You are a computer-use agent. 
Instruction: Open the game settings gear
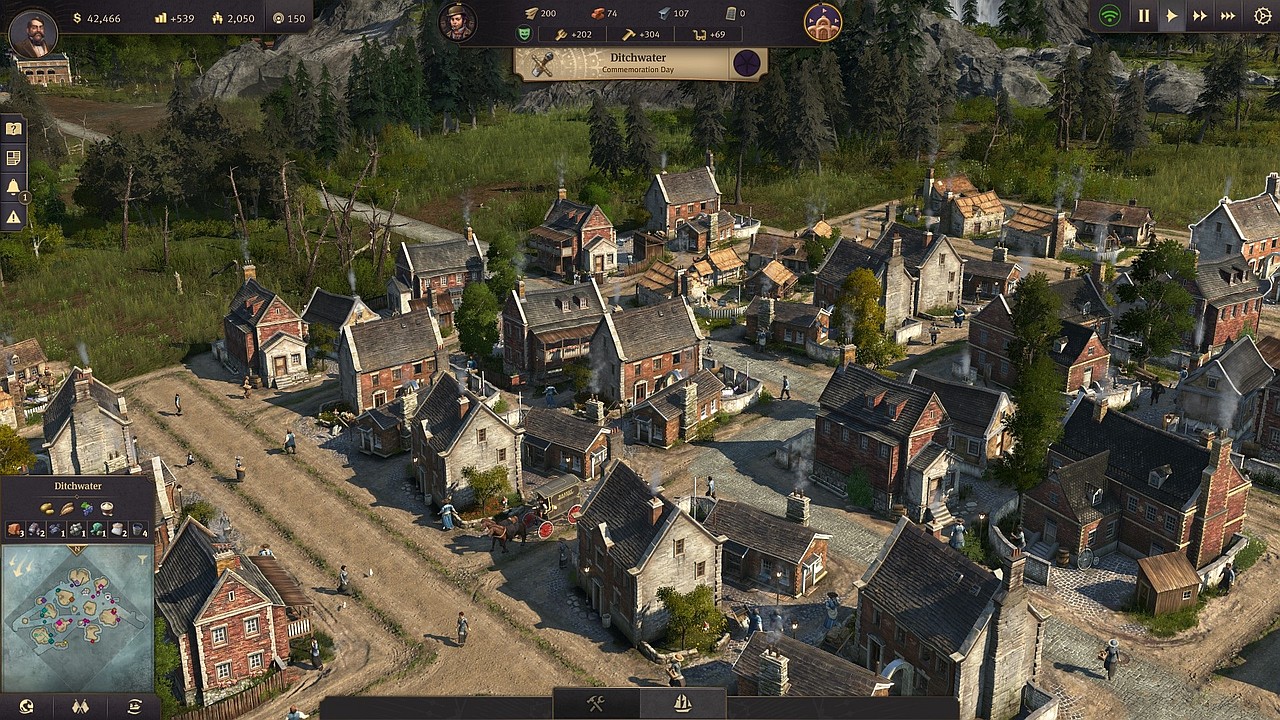pyautogui.click(x=1262, y=15)
